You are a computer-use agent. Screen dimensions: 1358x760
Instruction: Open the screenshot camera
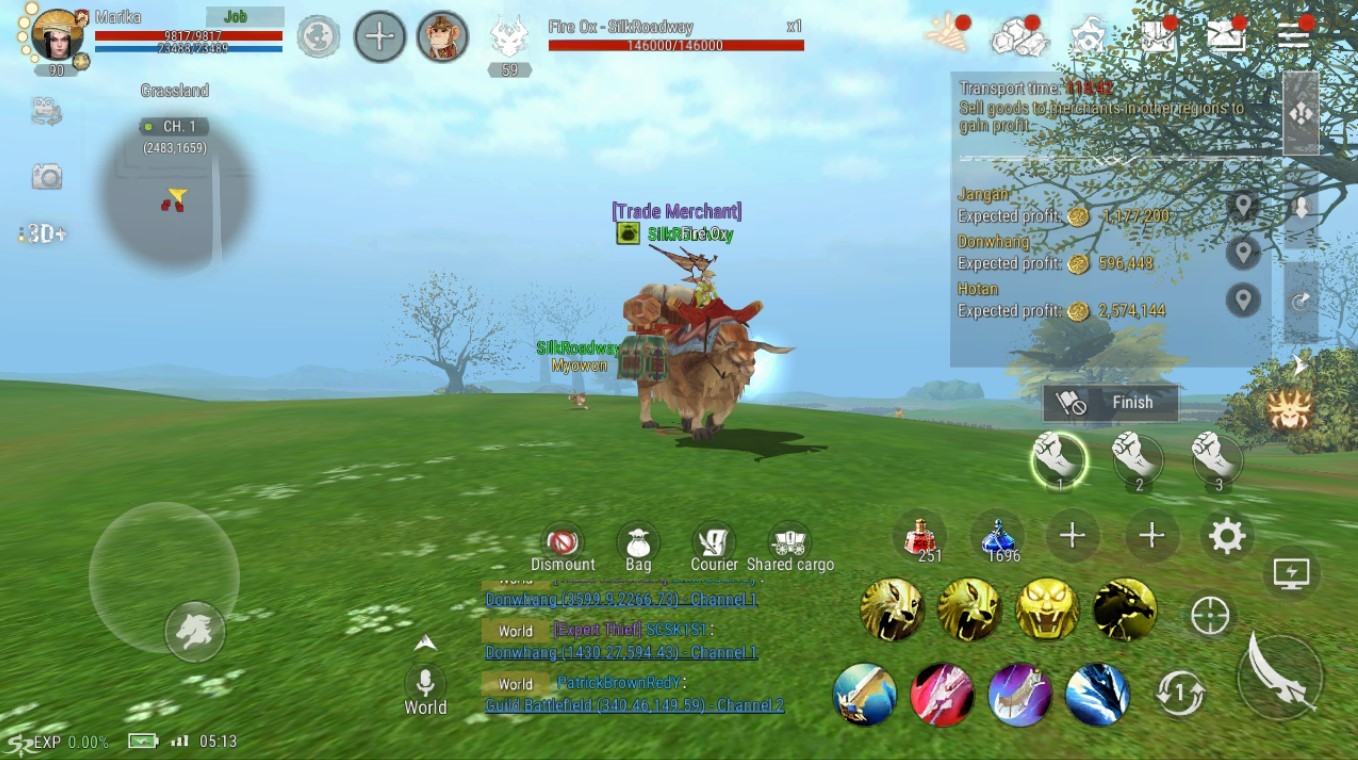click(x=46, y=178)
